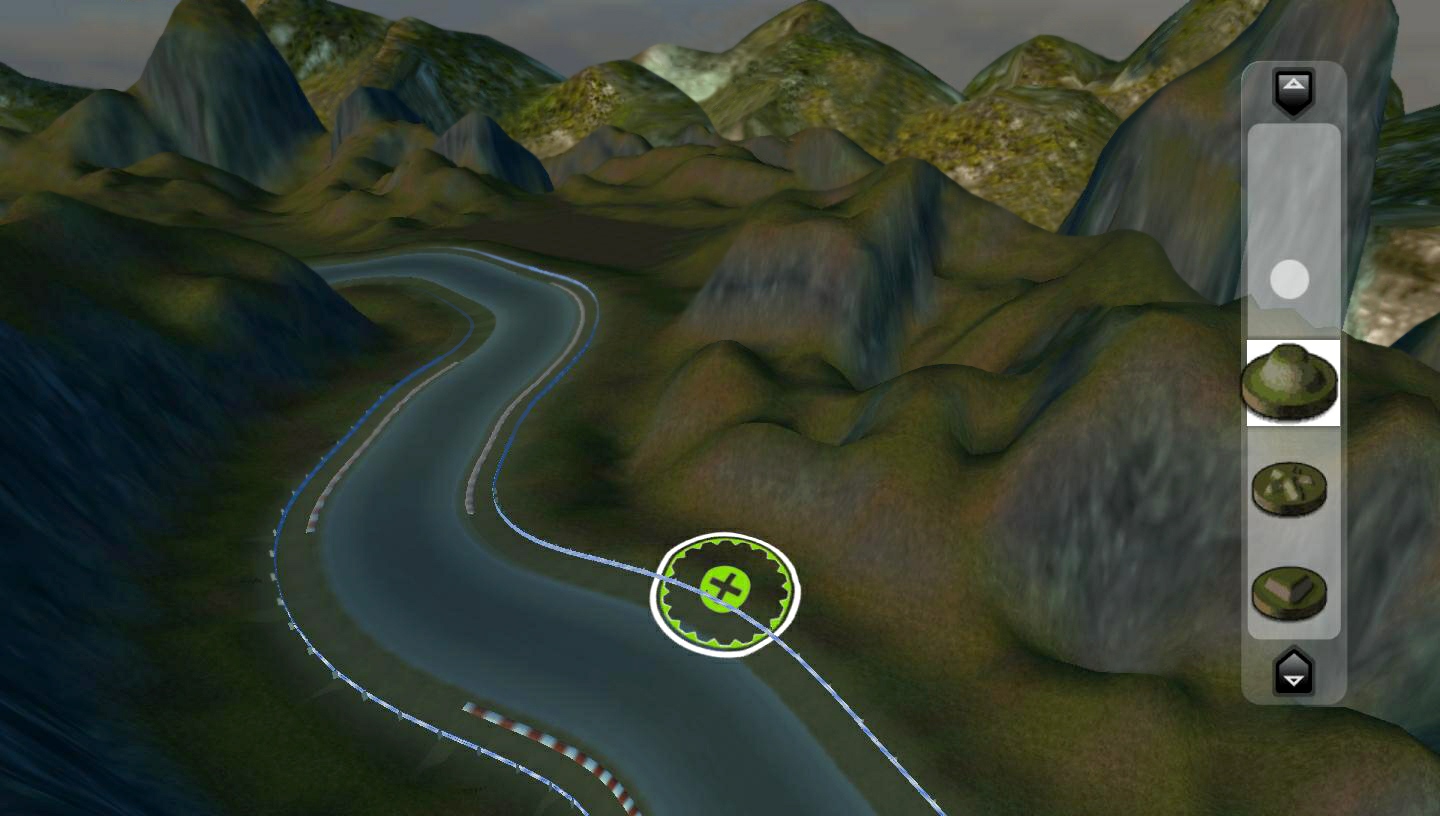
Task: Click the scroll-down arrow below the object palette
Action: tap(1292, 674)
